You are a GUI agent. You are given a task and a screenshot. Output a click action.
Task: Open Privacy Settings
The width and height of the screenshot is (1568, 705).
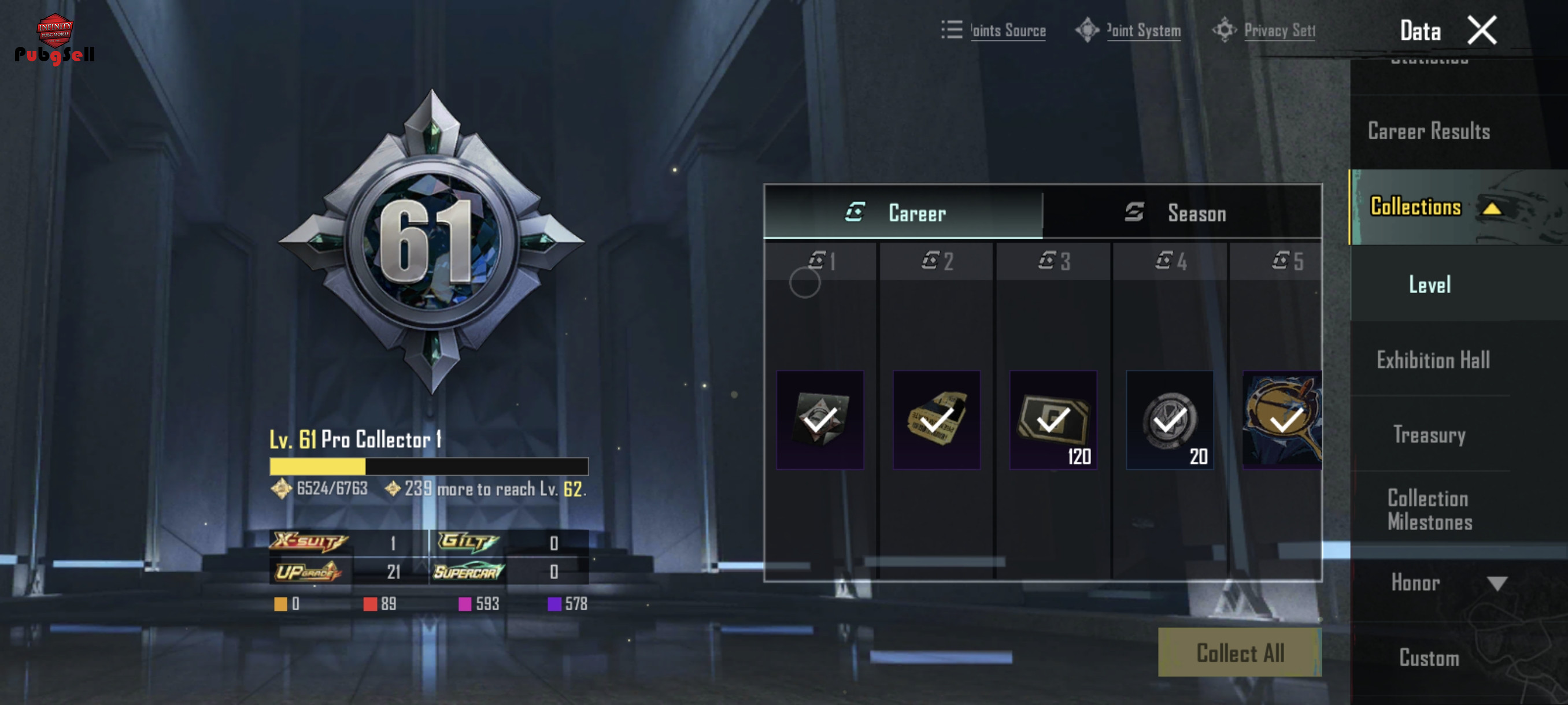coord(1265,31)
